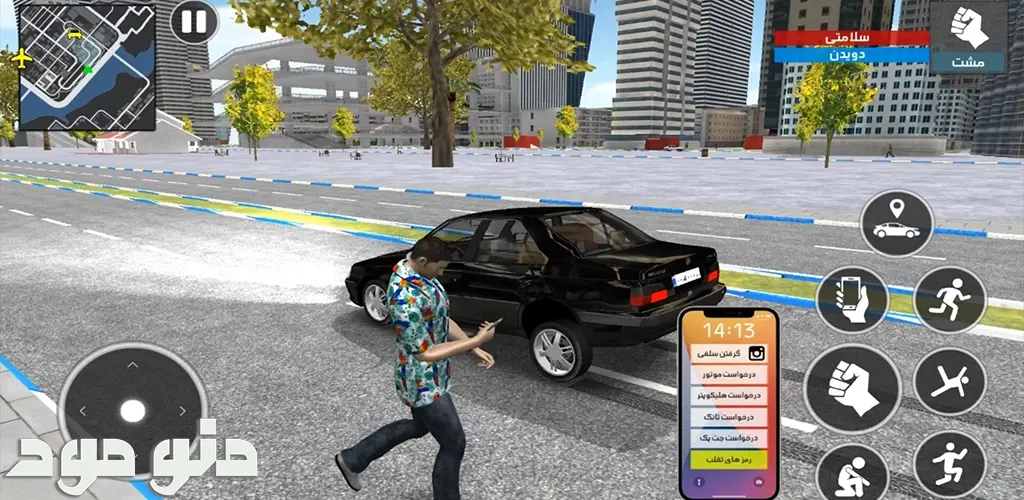Choose درخواست جت پک (request jetpack) on the phone
Viewport: 1024px width, 500px height.
tap(728, 438)
